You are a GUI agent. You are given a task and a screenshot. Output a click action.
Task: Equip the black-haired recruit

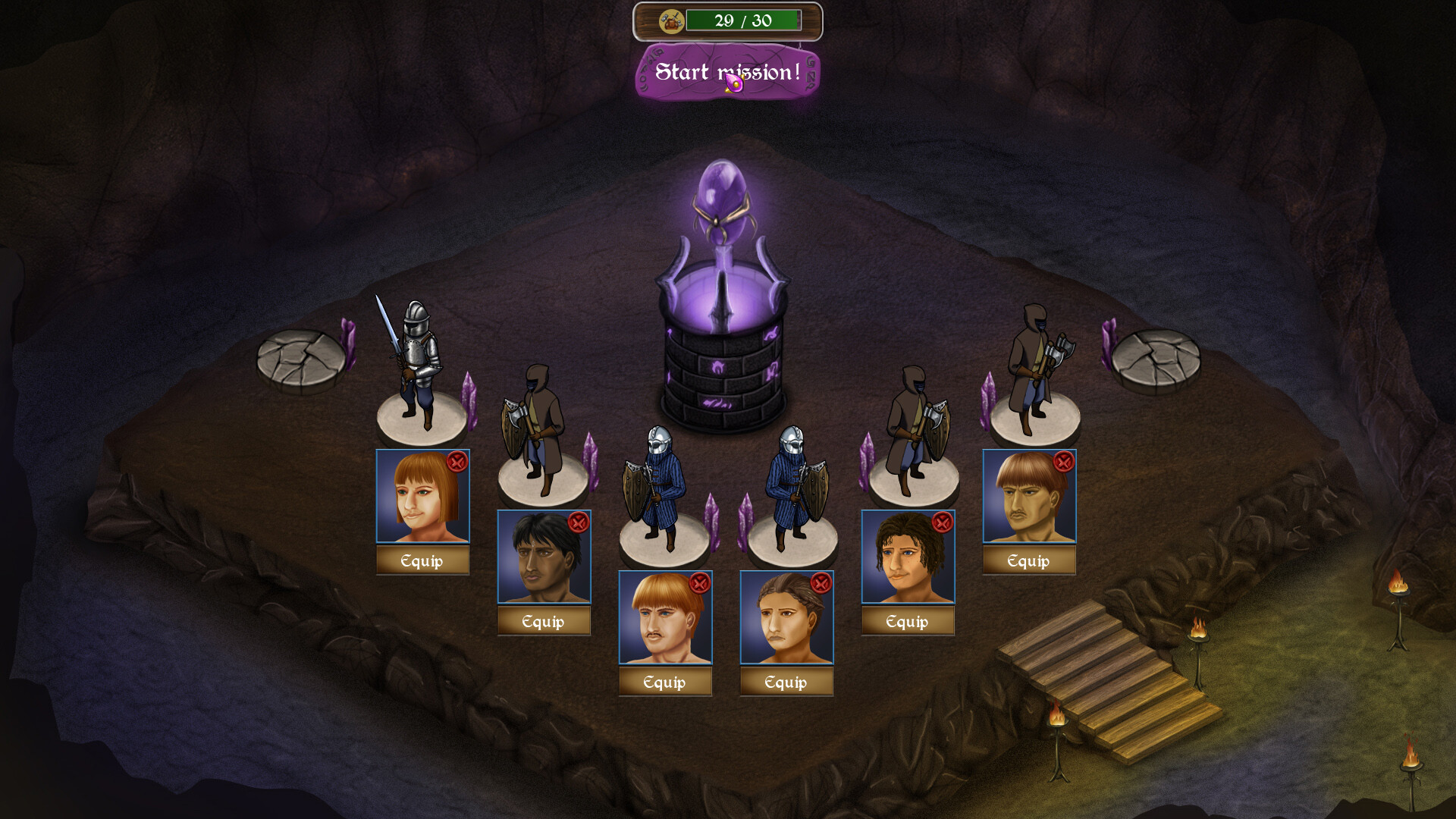click(544, 622)
